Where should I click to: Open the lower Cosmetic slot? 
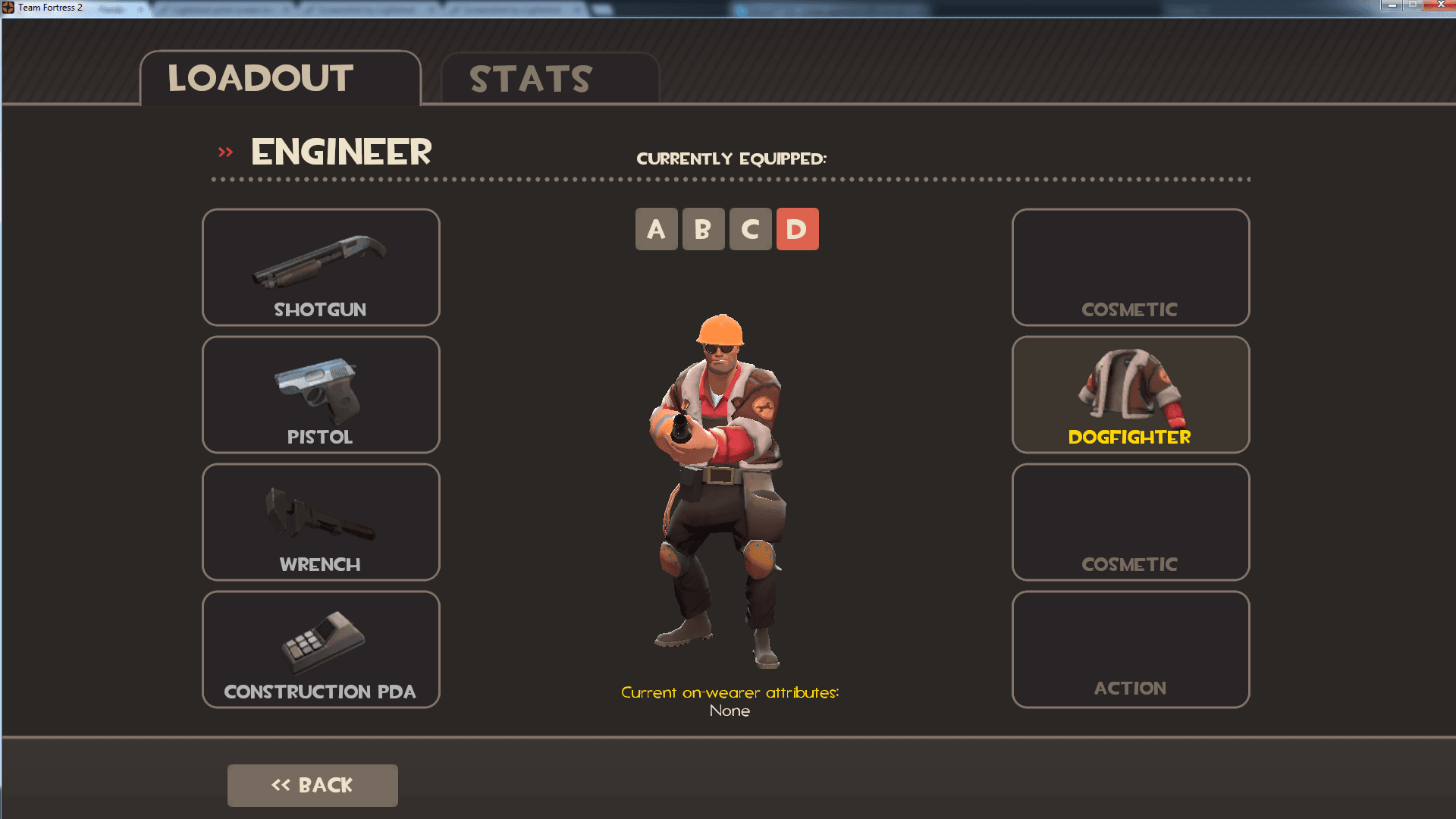point(1130,522)
